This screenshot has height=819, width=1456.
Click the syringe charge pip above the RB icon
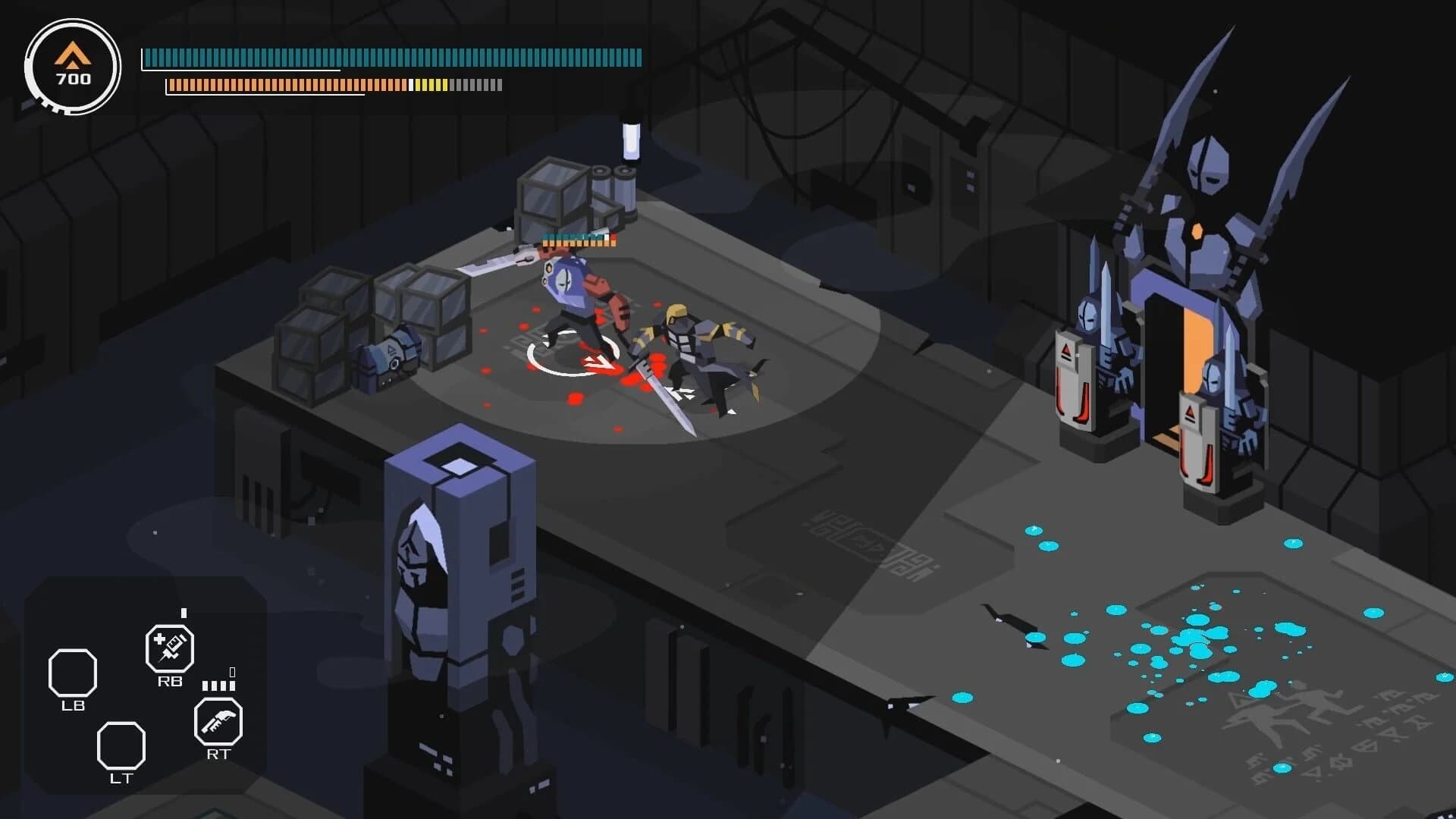(x=183, y=611)
